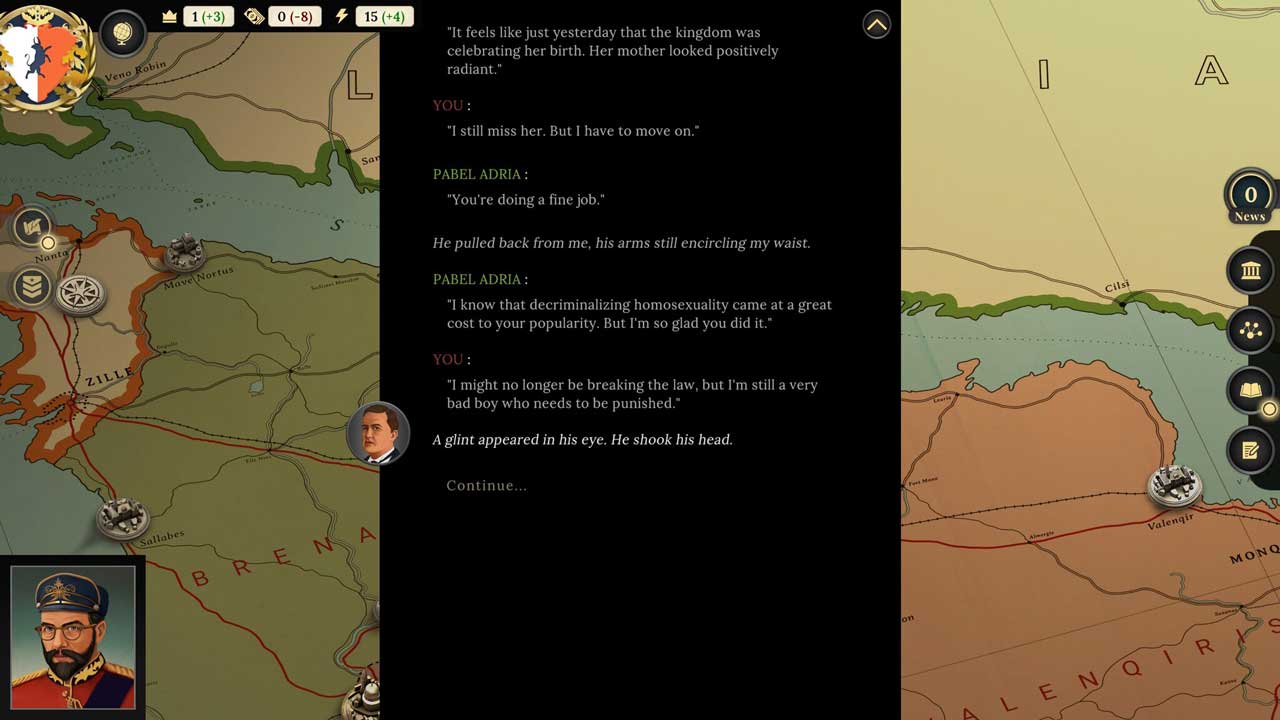Open the globe world map view
Viewport: 1280px width, 720px height.
click(x=123, y=33)
